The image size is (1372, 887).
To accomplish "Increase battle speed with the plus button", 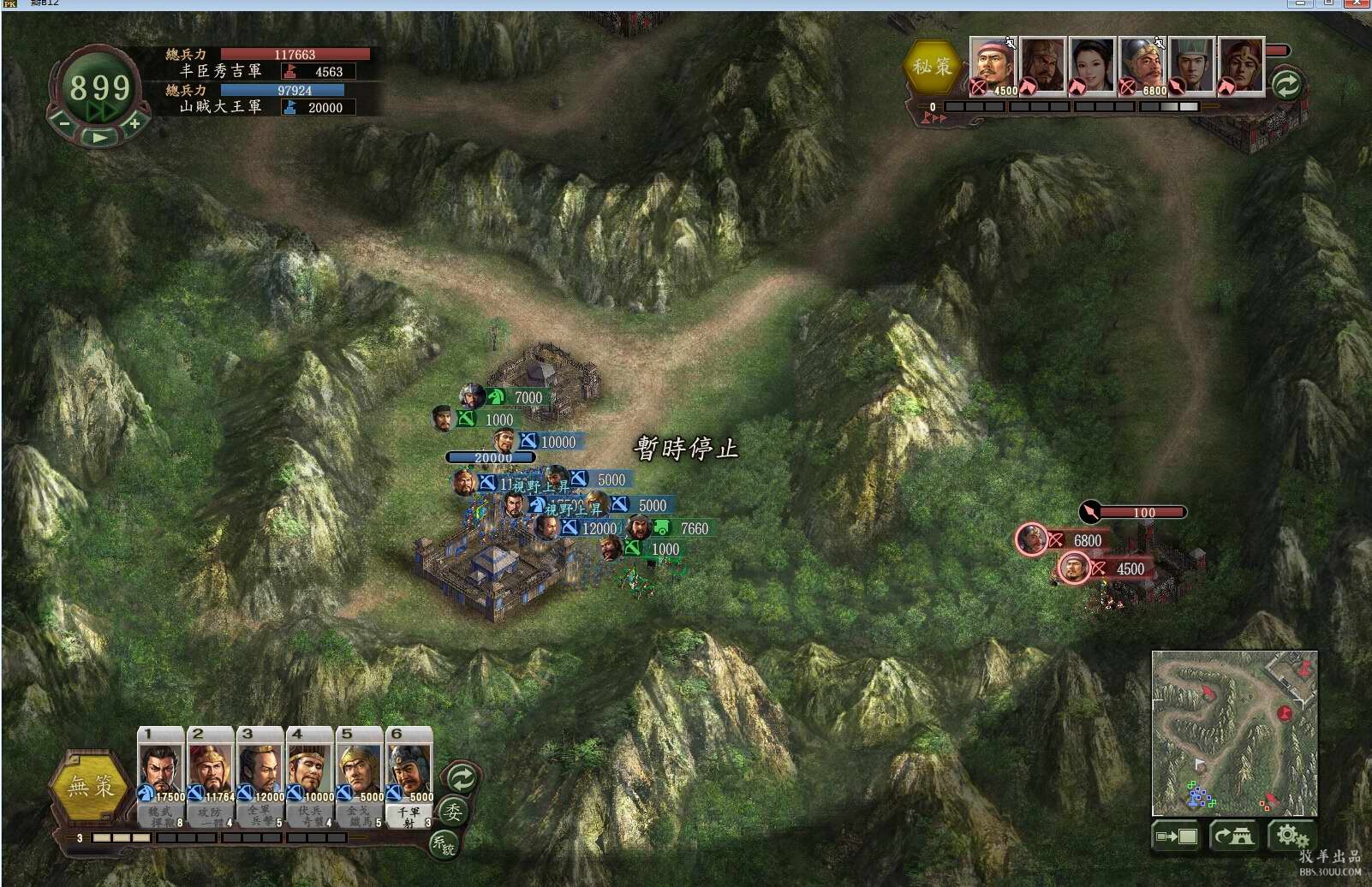I will 134,124.
